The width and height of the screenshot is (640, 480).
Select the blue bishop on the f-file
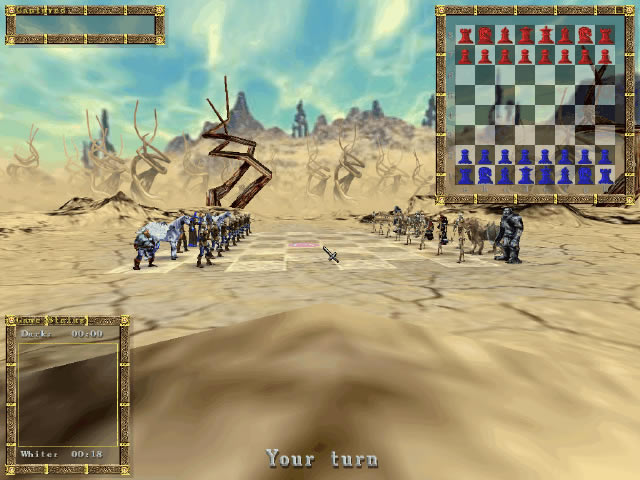coord(565,175)
